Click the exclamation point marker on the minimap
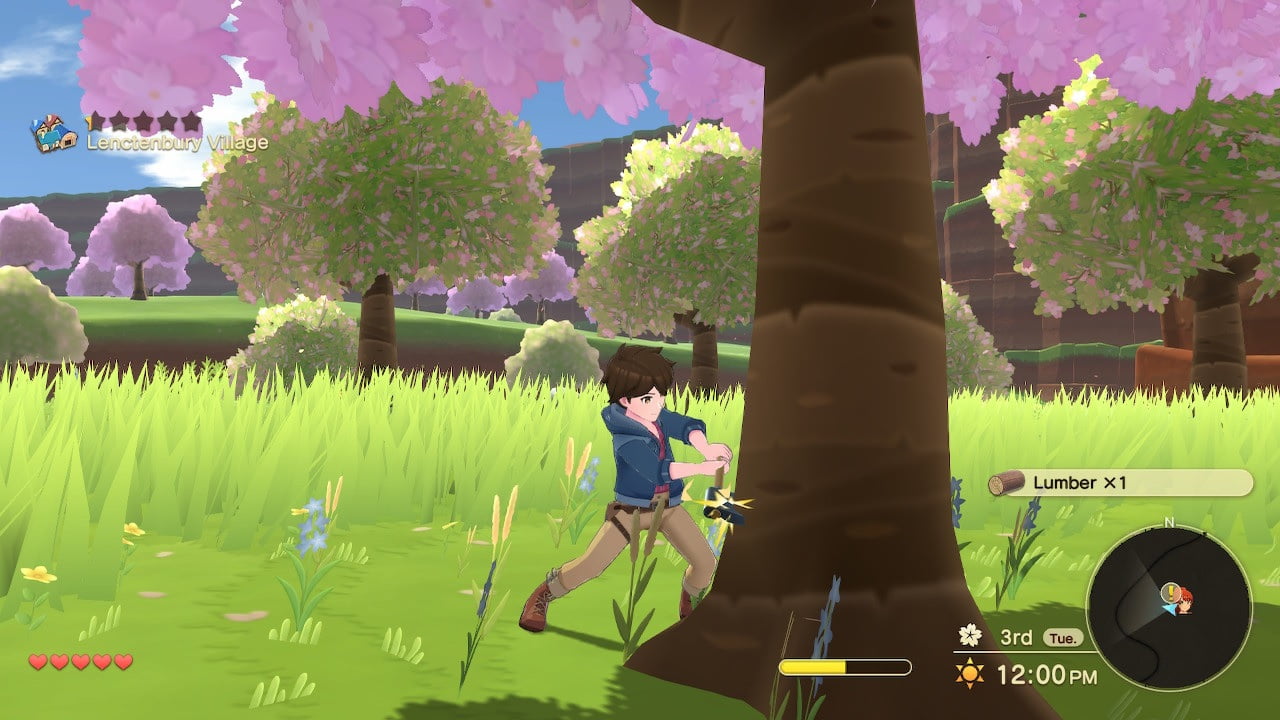 1171,593
